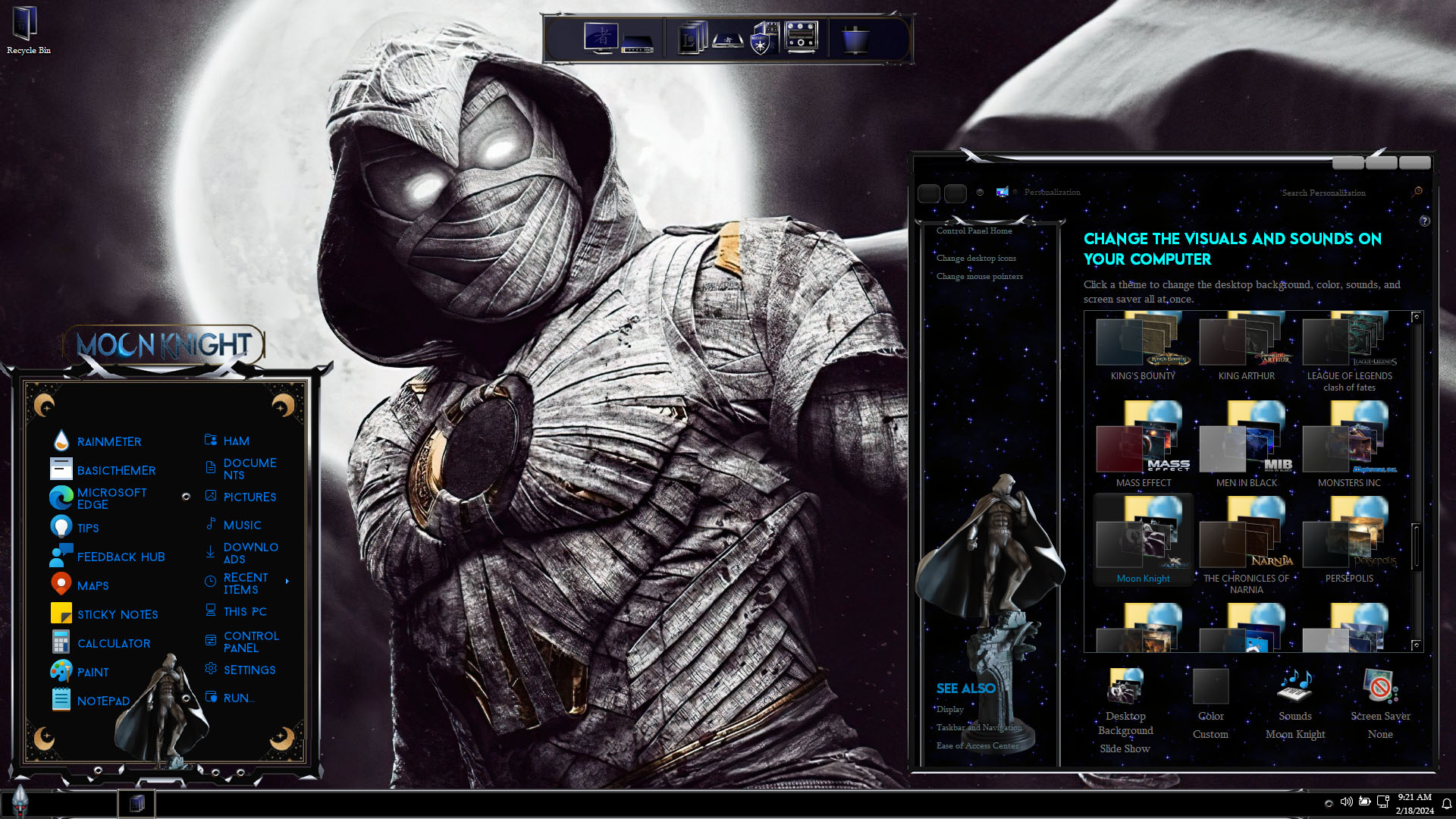Open the Control Panel start menu entry

tap(250, 642)
